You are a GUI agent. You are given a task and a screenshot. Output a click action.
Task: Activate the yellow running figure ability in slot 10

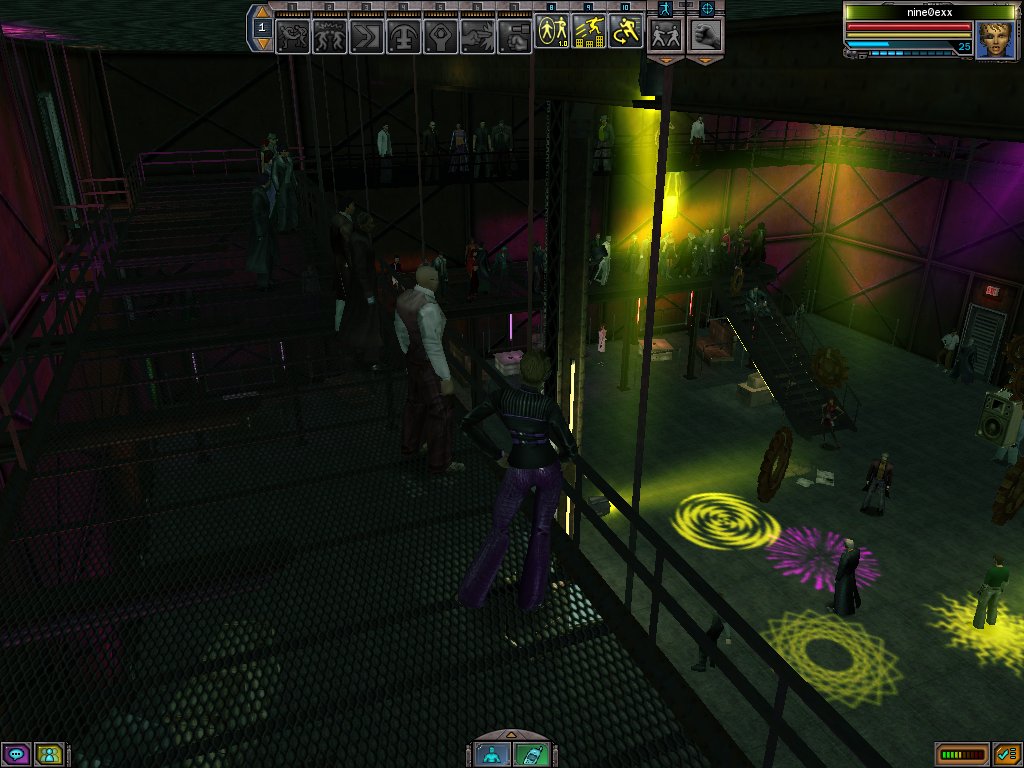point(625,33)
